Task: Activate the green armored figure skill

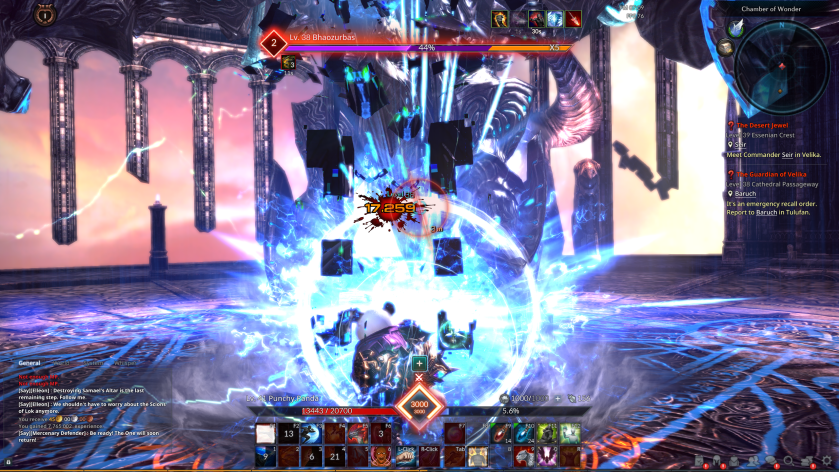Action: [x=549, y=433]
